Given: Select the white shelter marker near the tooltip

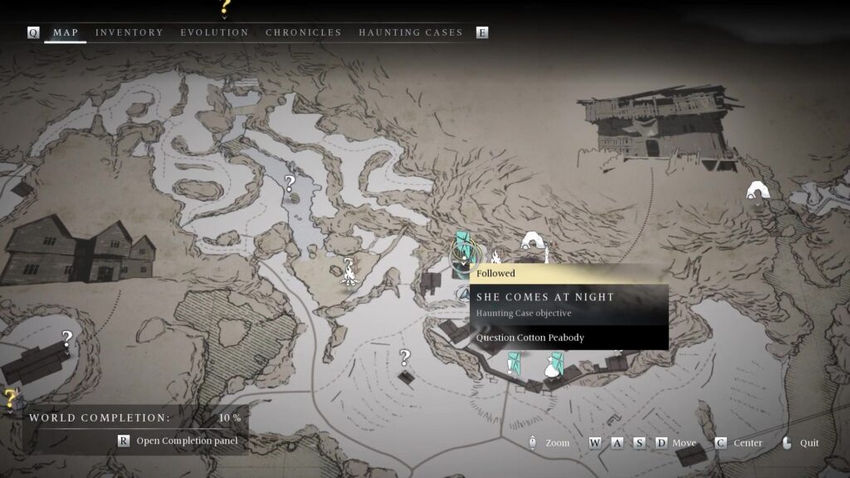Looking at the screenshot, I should [x=531, y=243].
